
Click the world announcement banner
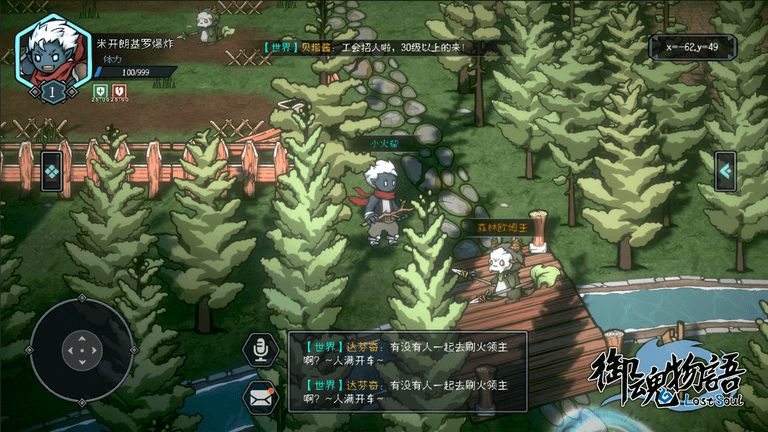366,47
